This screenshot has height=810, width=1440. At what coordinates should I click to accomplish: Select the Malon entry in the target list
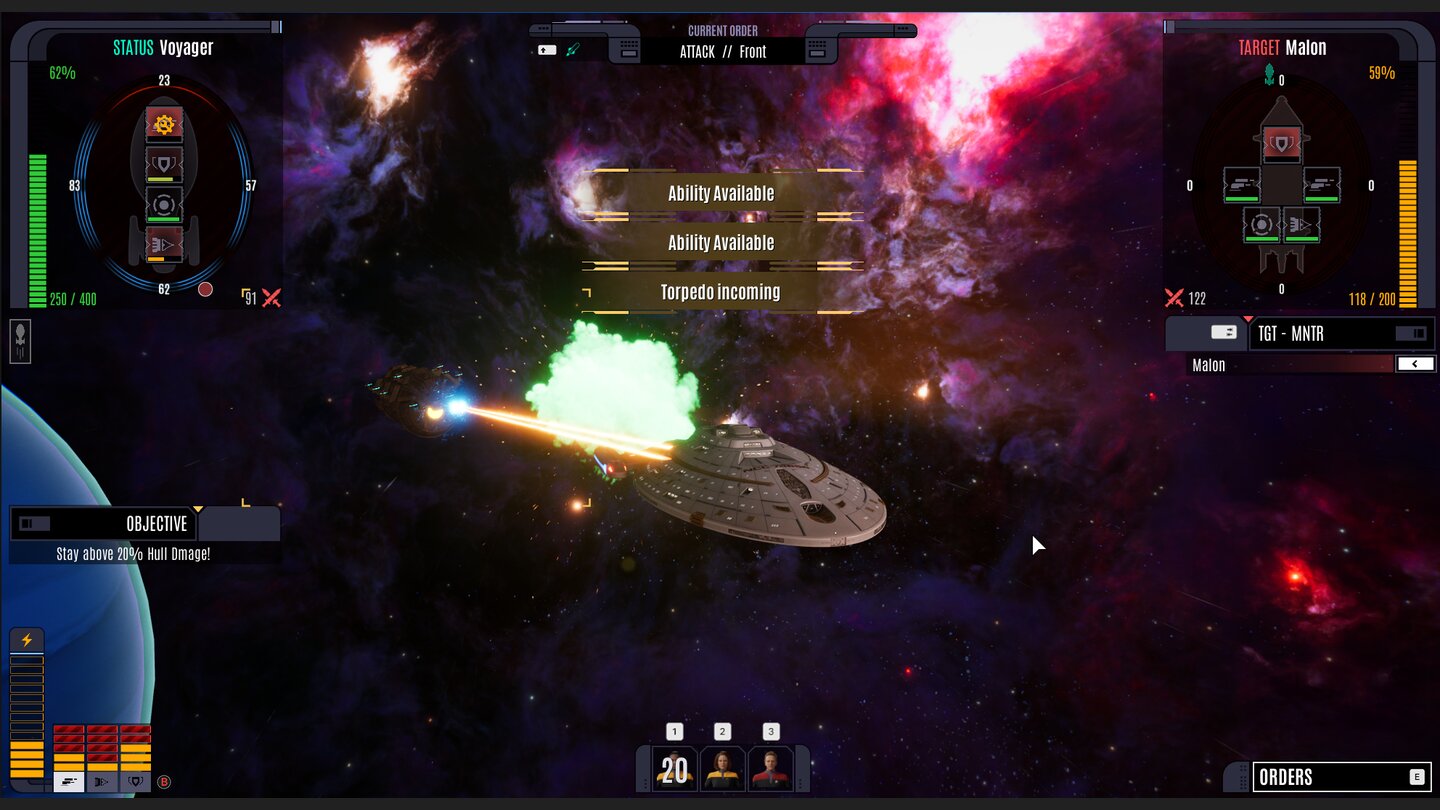1290,365
